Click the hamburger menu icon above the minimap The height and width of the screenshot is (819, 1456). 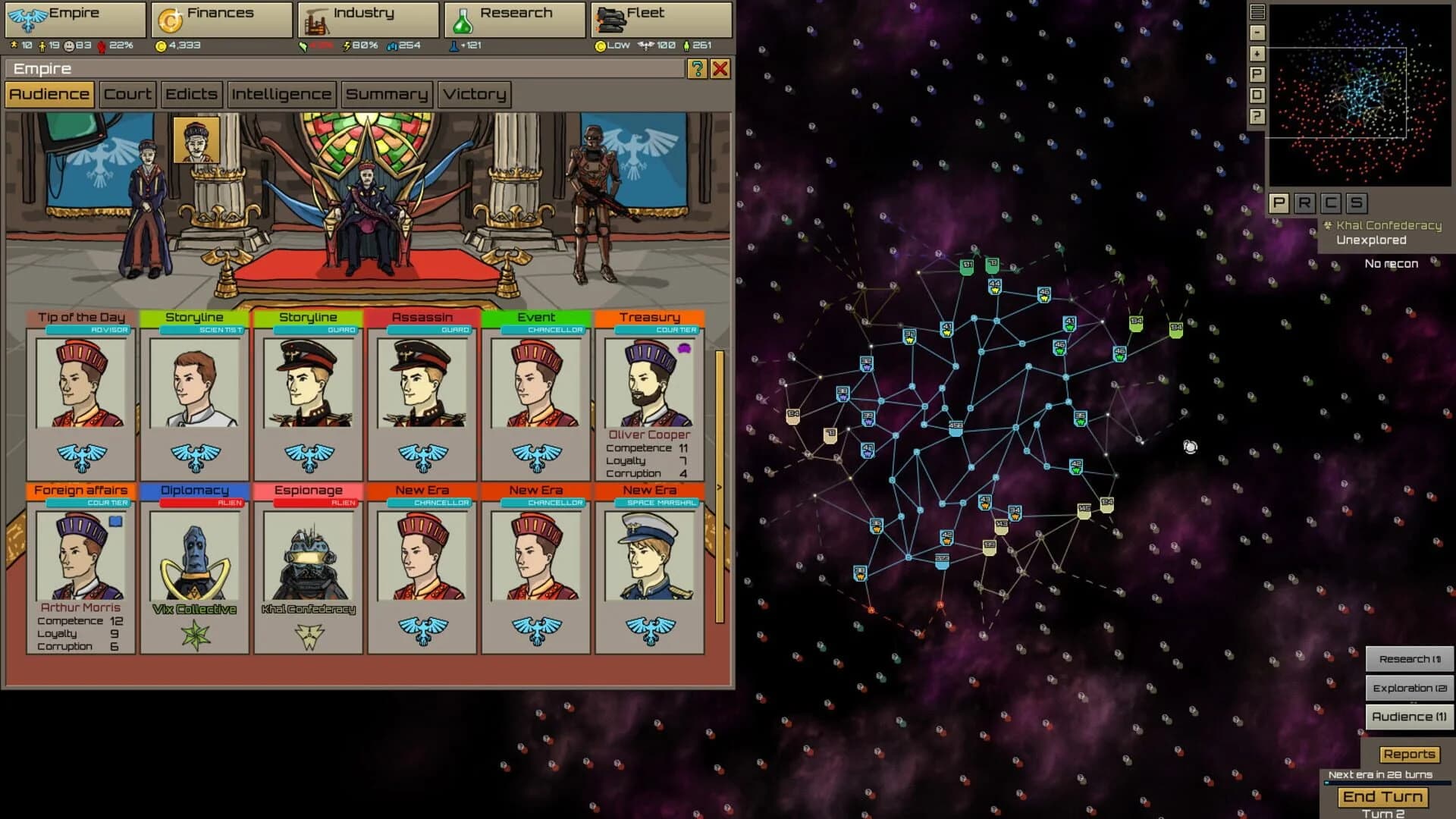point(1257,12)
